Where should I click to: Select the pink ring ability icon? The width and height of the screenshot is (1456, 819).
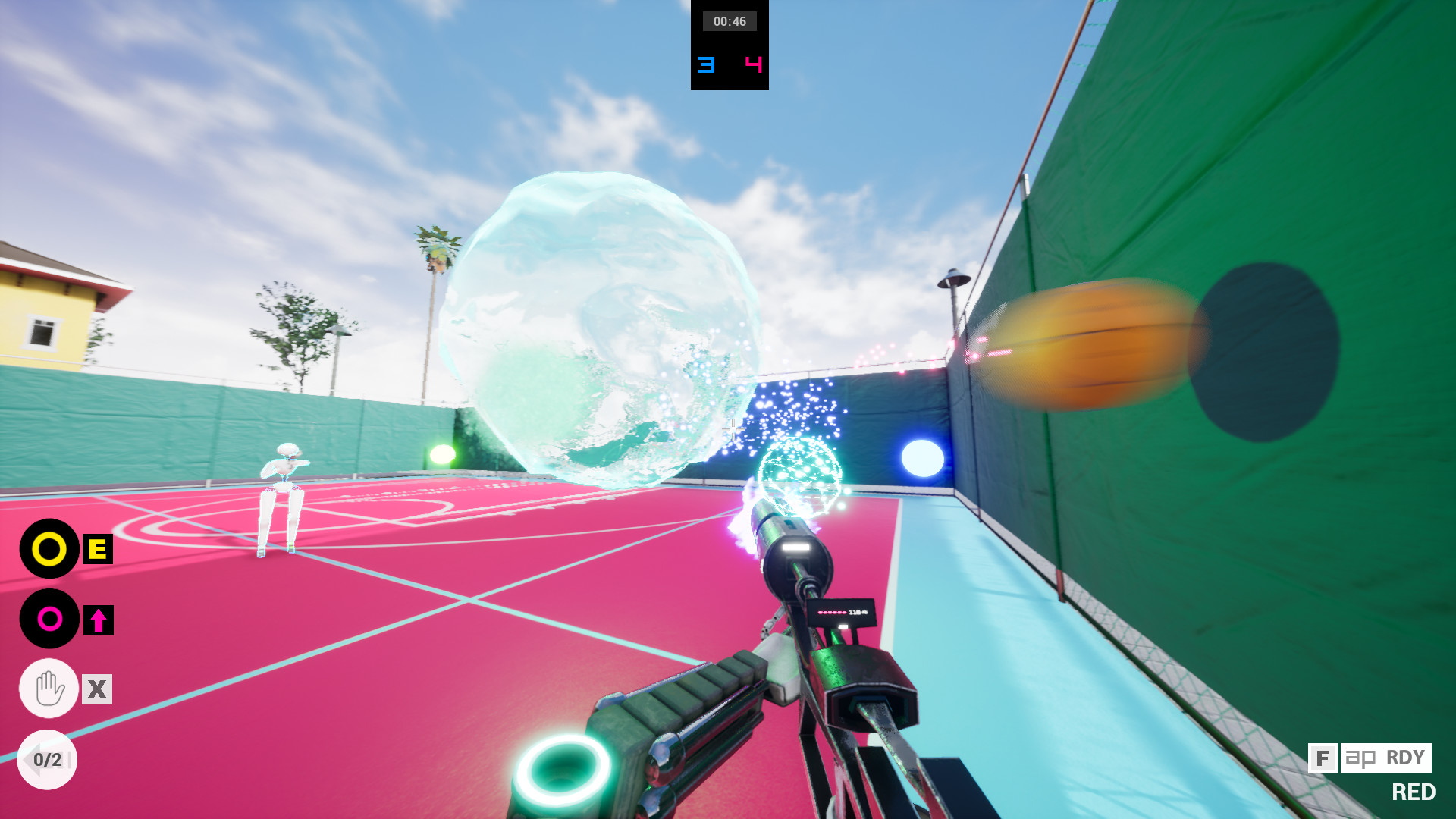pos(49,618)
